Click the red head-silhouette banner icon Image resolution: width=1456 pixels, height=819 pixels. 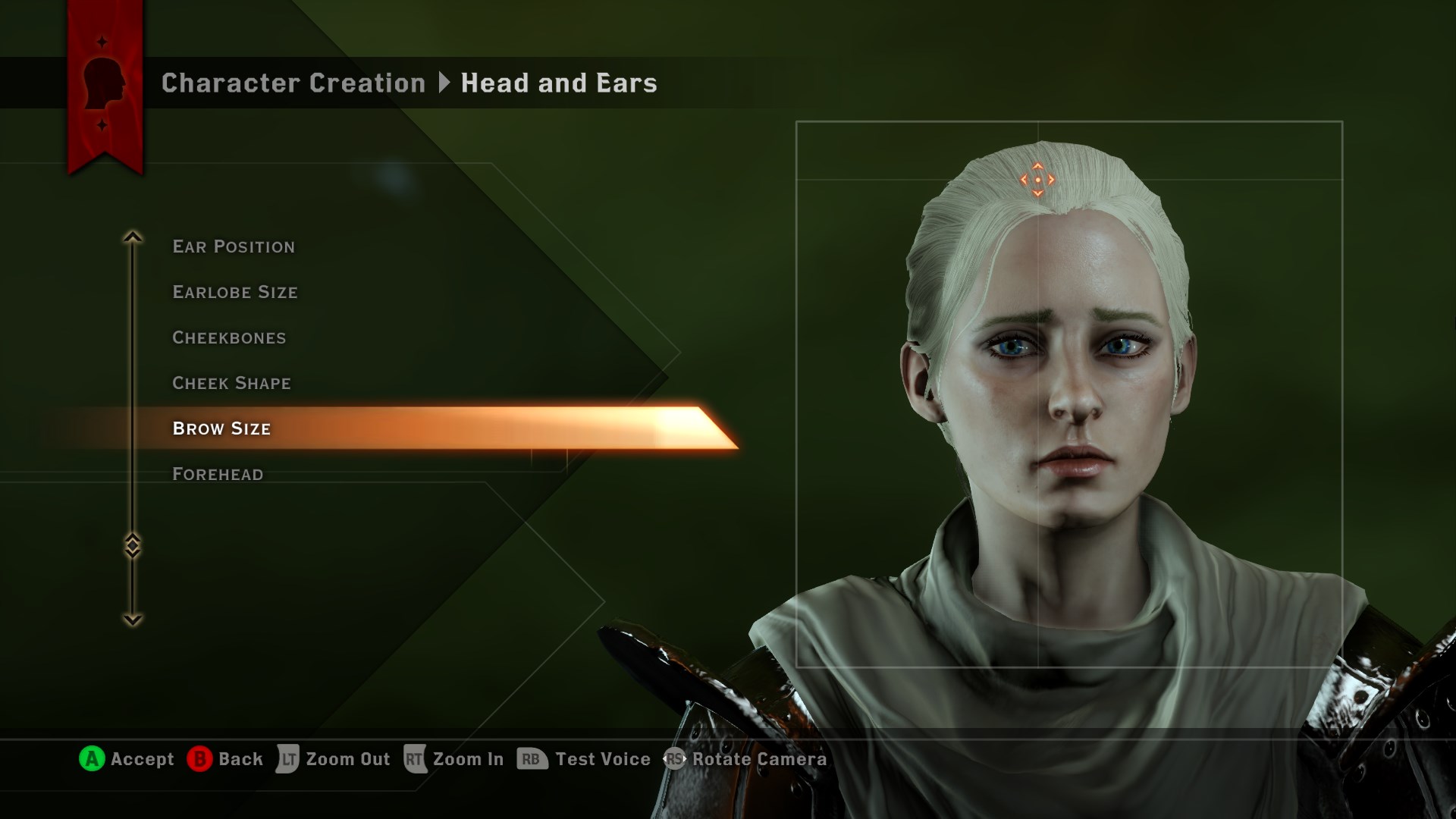[x=105, y=83]
